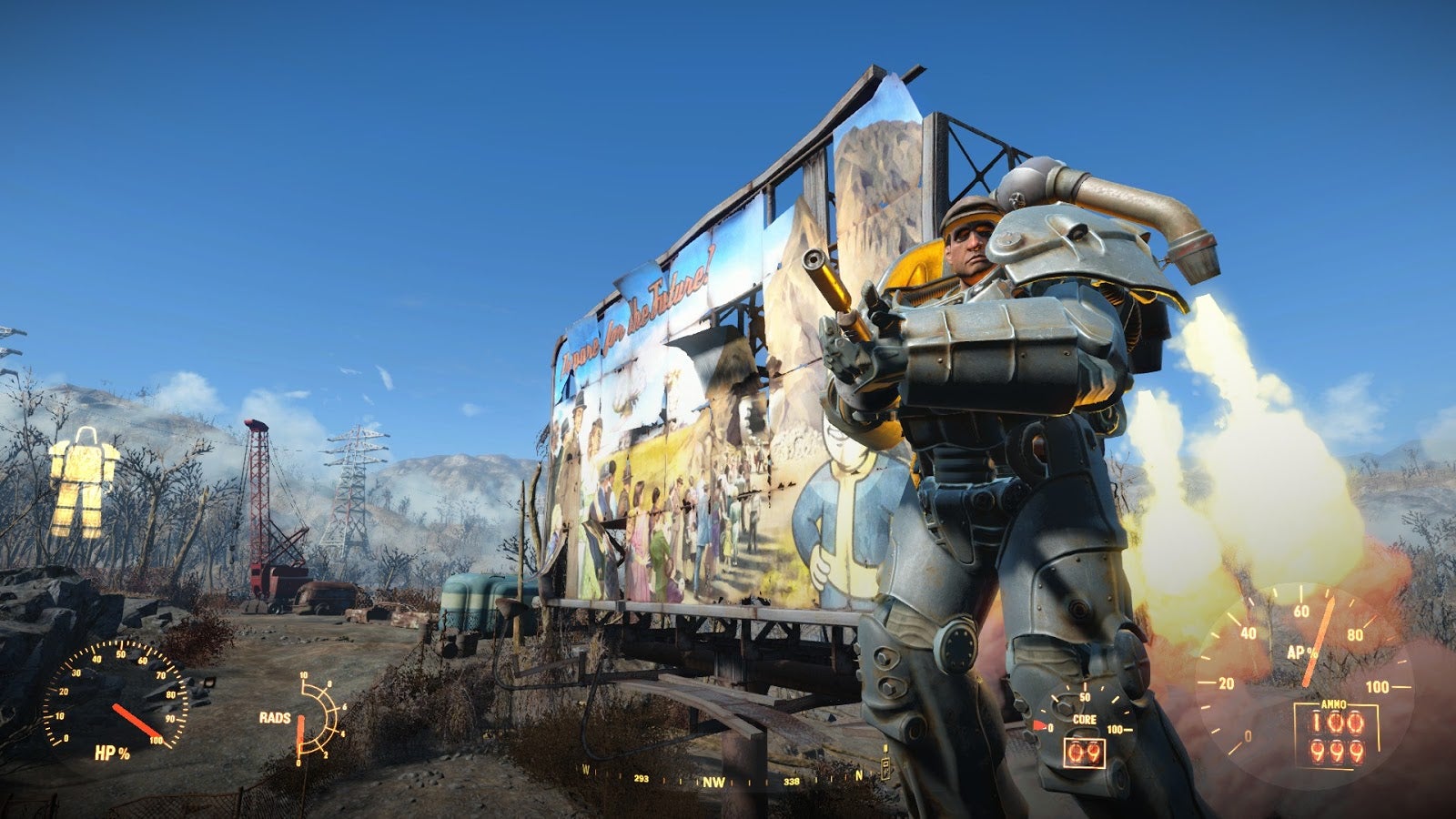This screenshot has width=1456, height=819.
Task: Select the compass direction strip
Action: click(x=714, y=780)
